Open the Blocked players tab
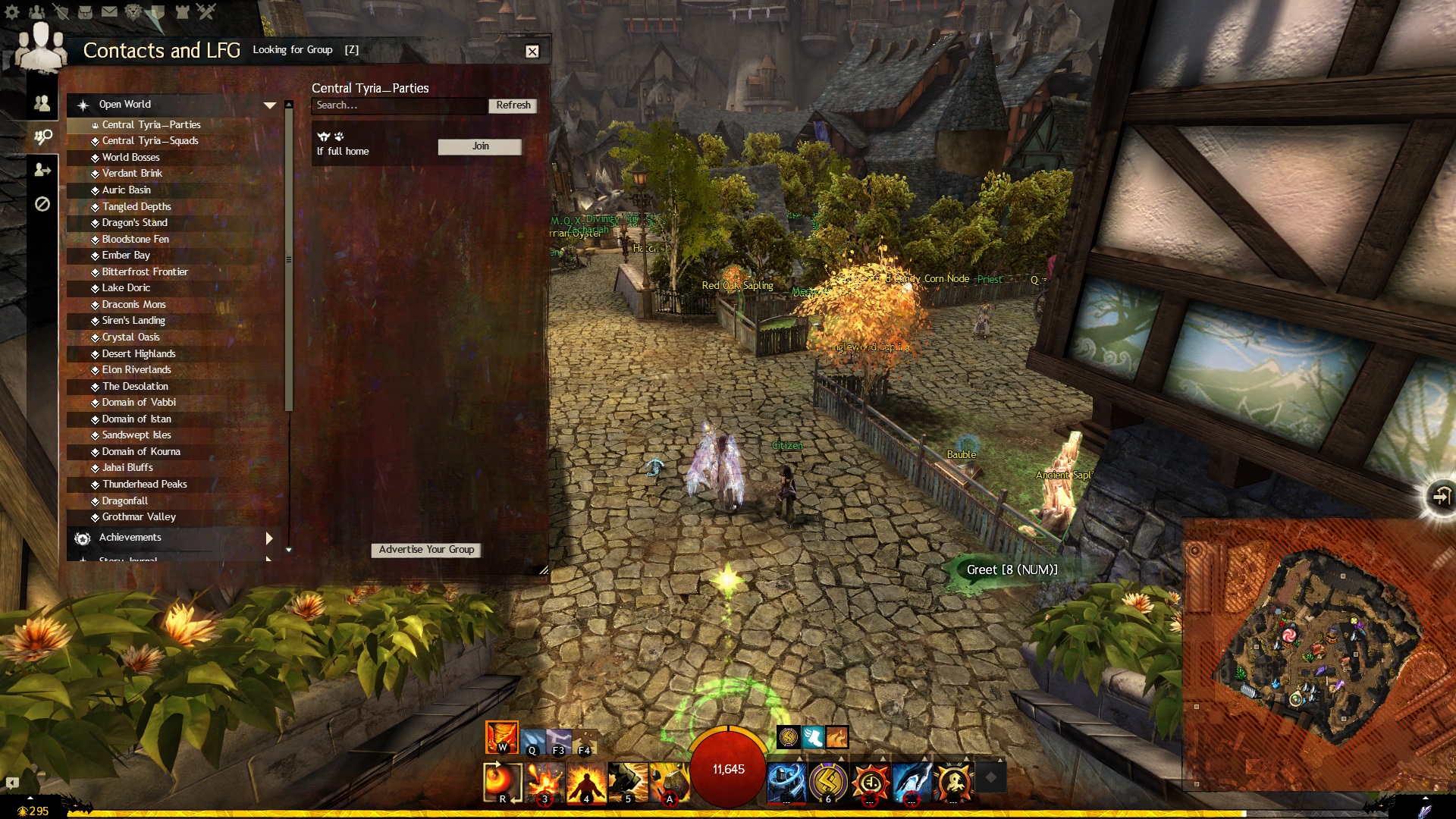The width and height of the screenshot is (1456, 819). tap(42, 204)
